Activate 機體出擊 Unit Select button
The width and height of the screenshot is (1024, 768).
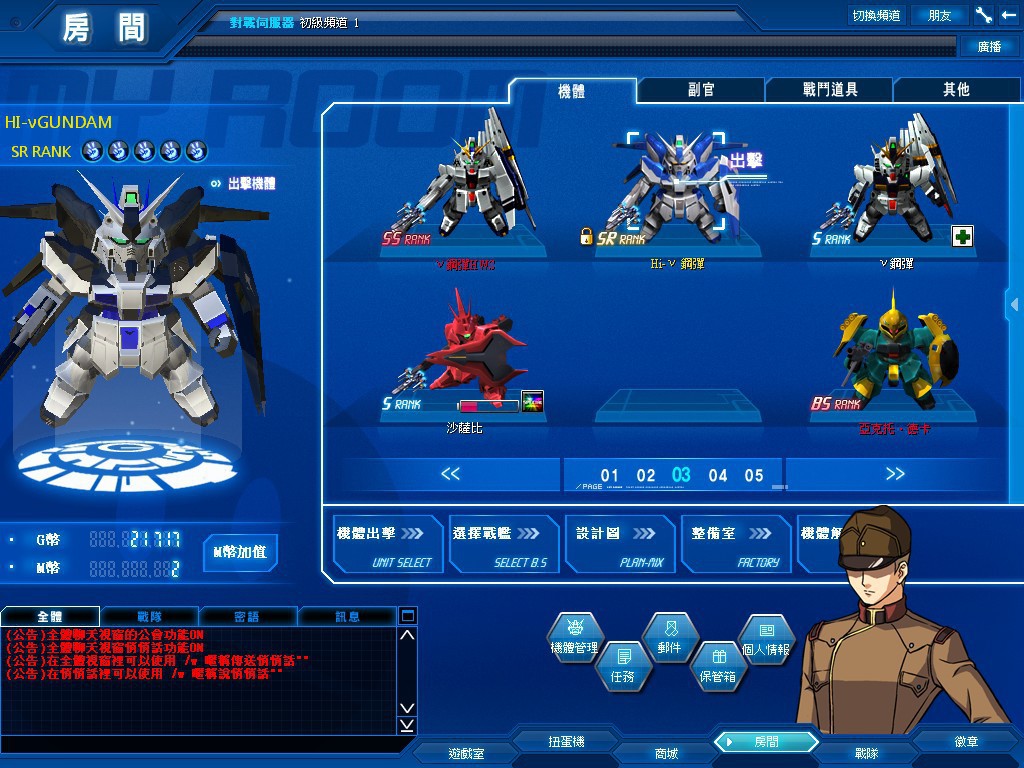point(387,545)
